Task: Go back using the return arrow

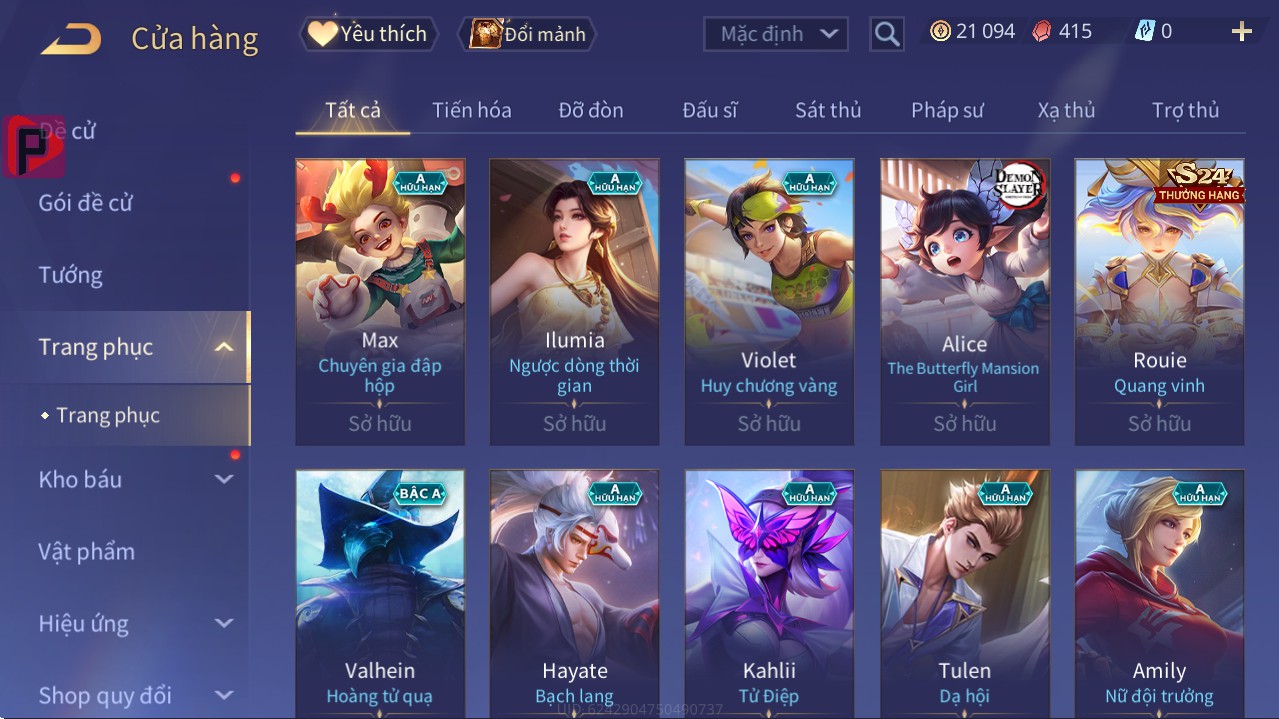Action: click(x=71, y=39)
